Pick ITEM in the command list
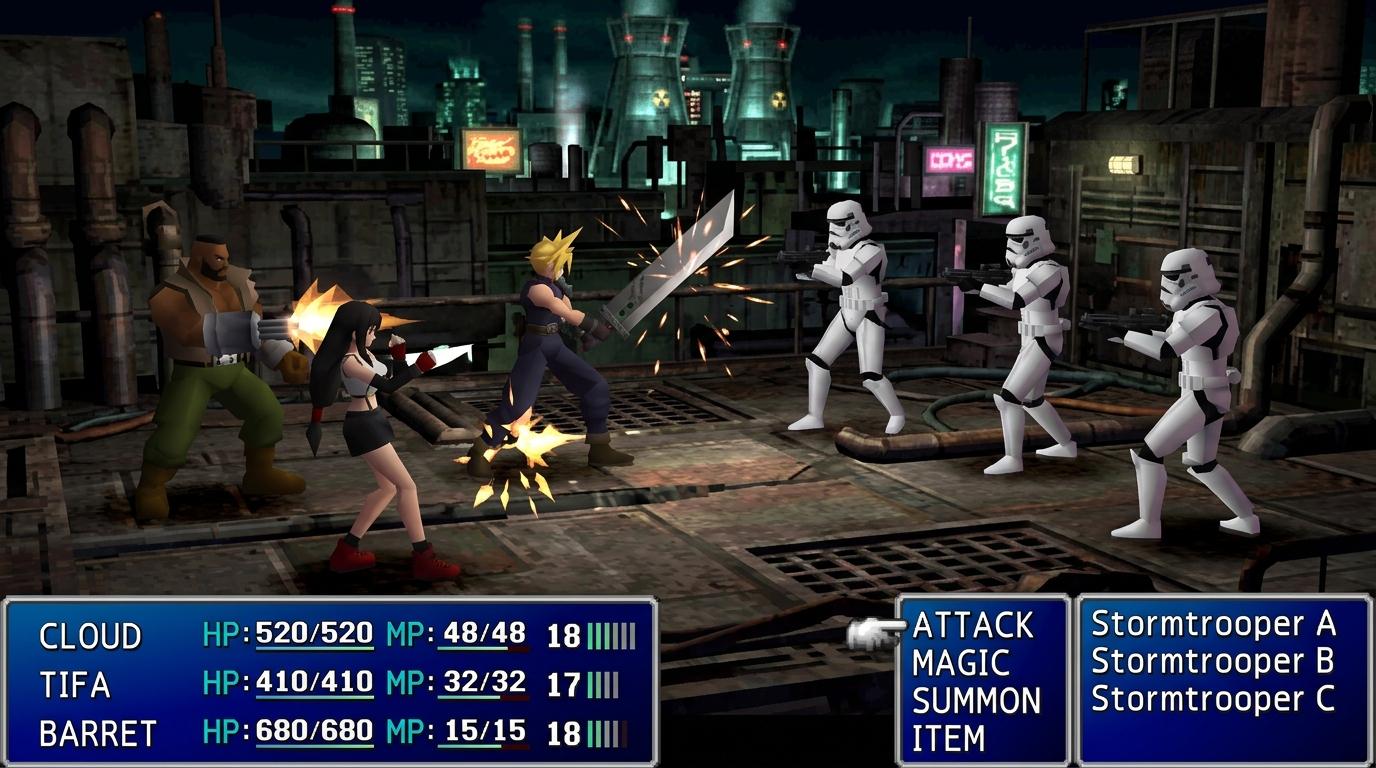 pos(948,738)
